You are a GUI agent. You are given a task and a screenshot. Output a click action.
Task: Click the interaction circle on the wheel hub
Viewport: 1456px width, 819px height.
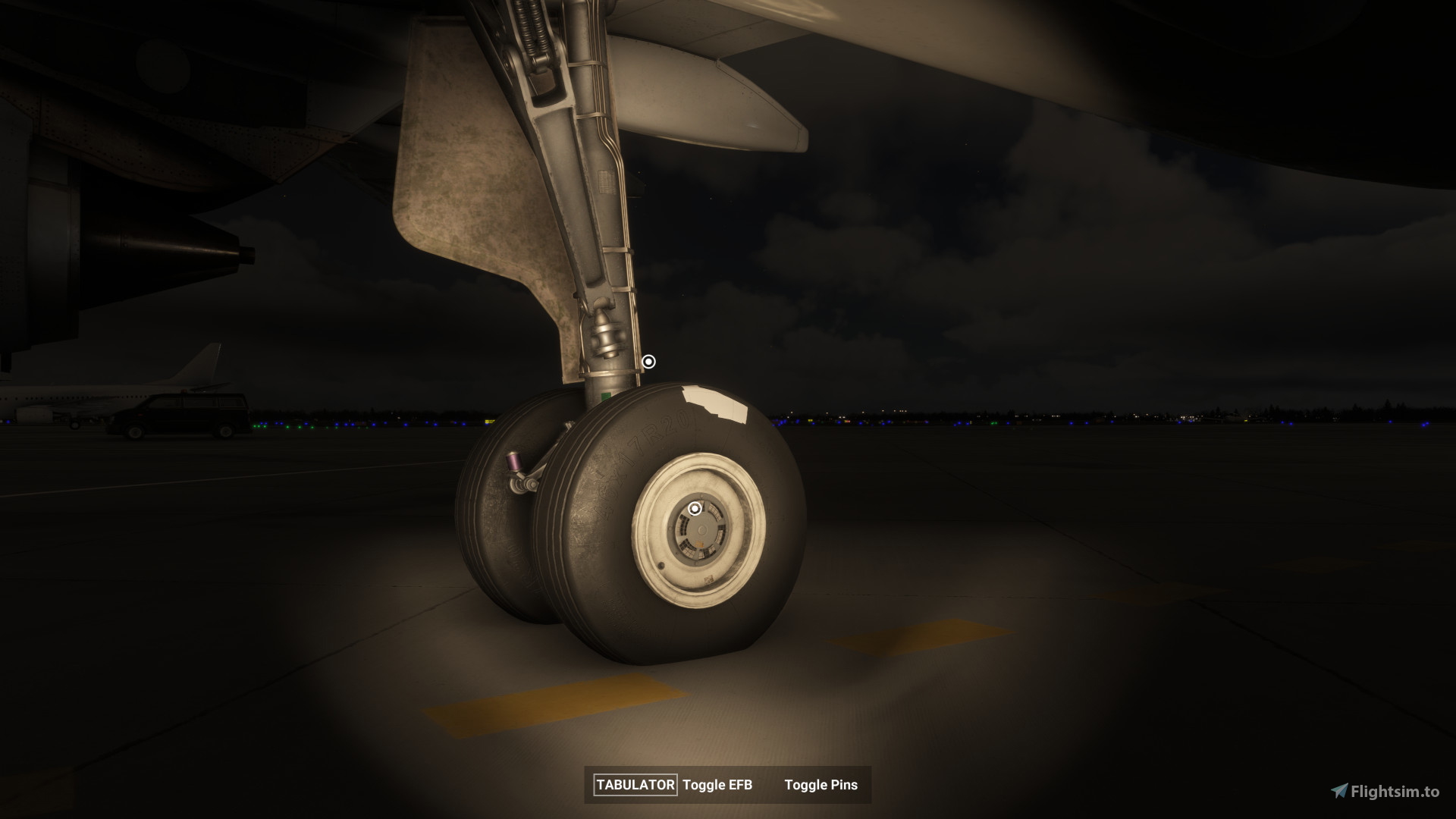(x=694, y=508)
